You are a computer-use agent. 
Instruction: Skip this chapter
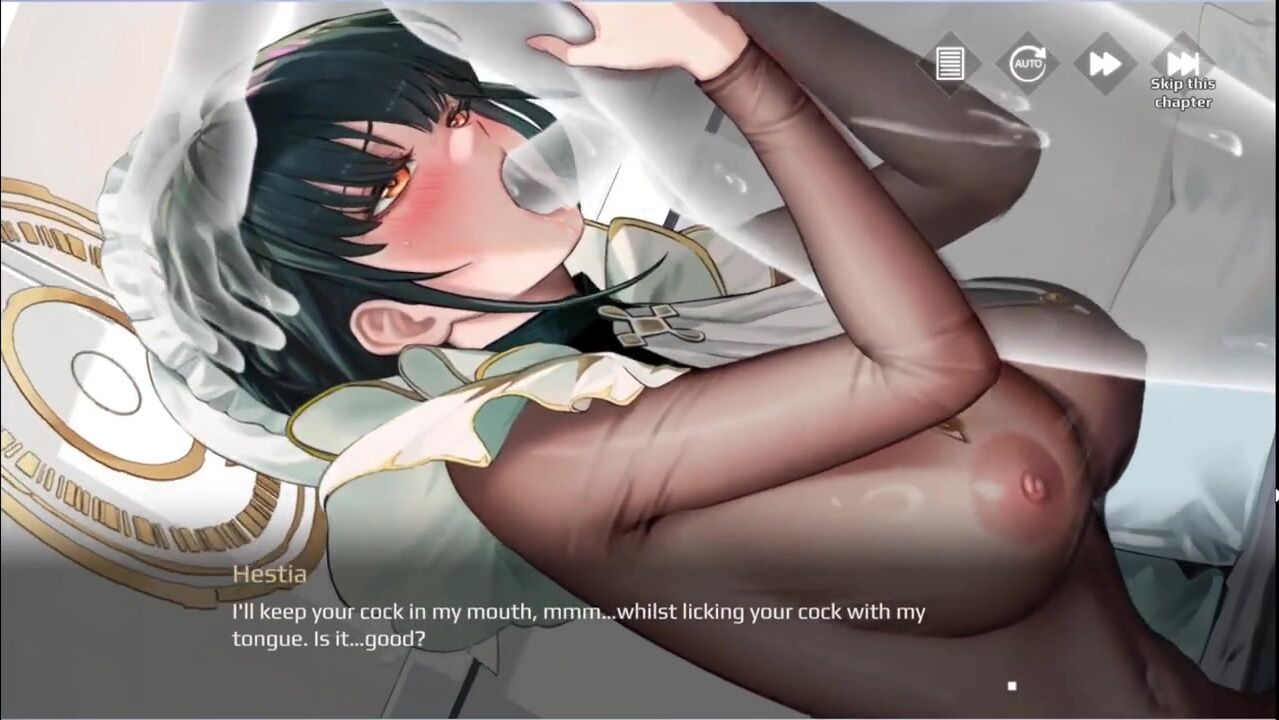(x=1182, y=65)
